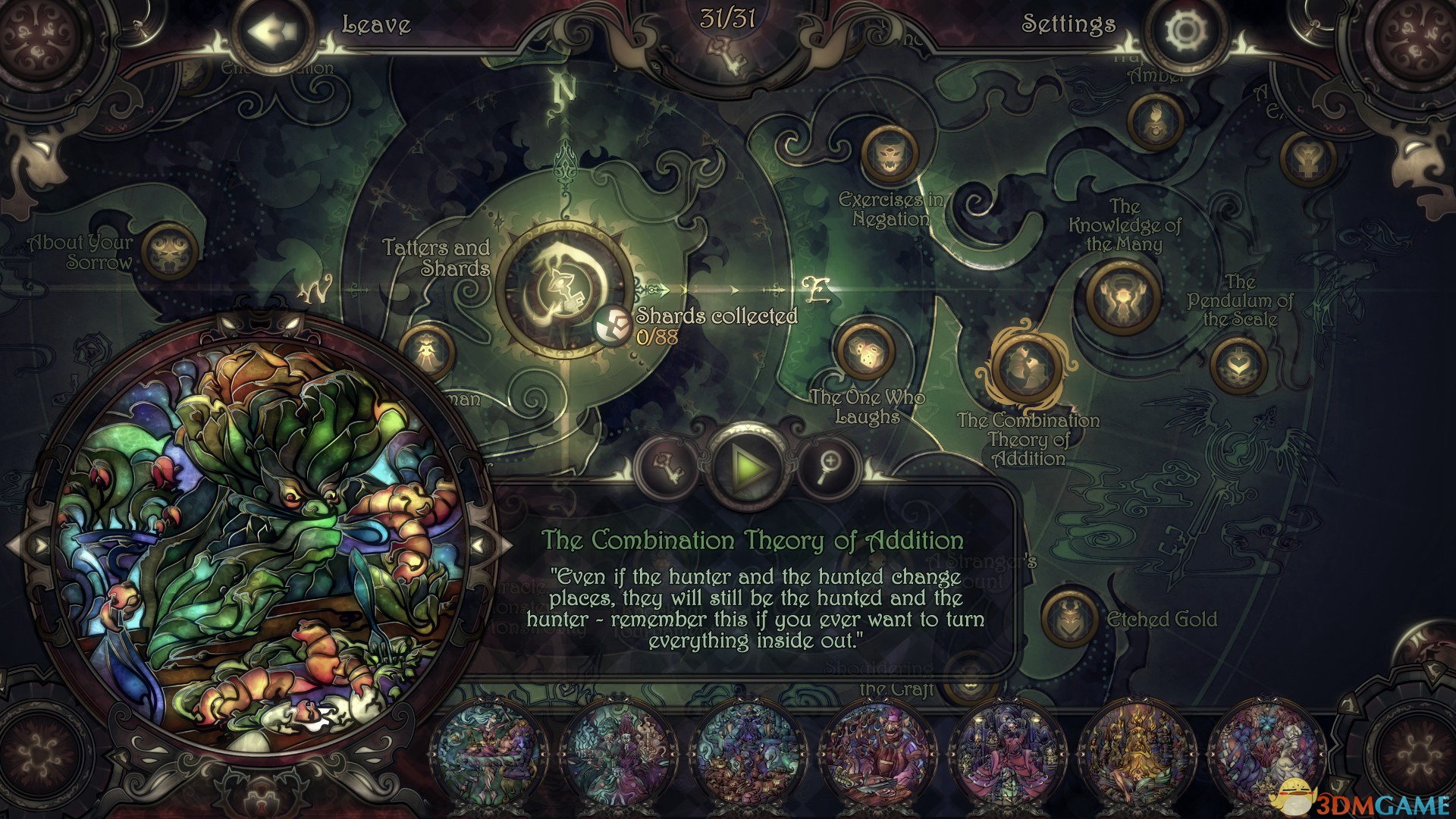Select the central Tatters and Shards node
This screenshot has height=819, width=1456.
tap(565, 288)
